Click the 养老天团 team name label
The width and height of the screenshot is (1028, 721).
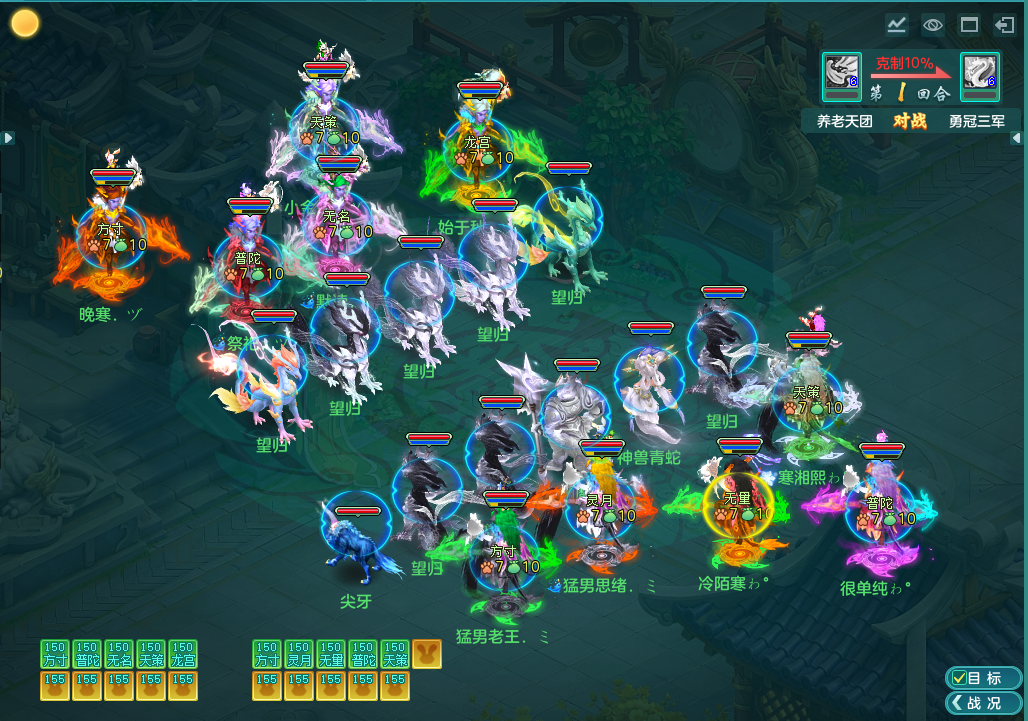[x=845, y=121]
